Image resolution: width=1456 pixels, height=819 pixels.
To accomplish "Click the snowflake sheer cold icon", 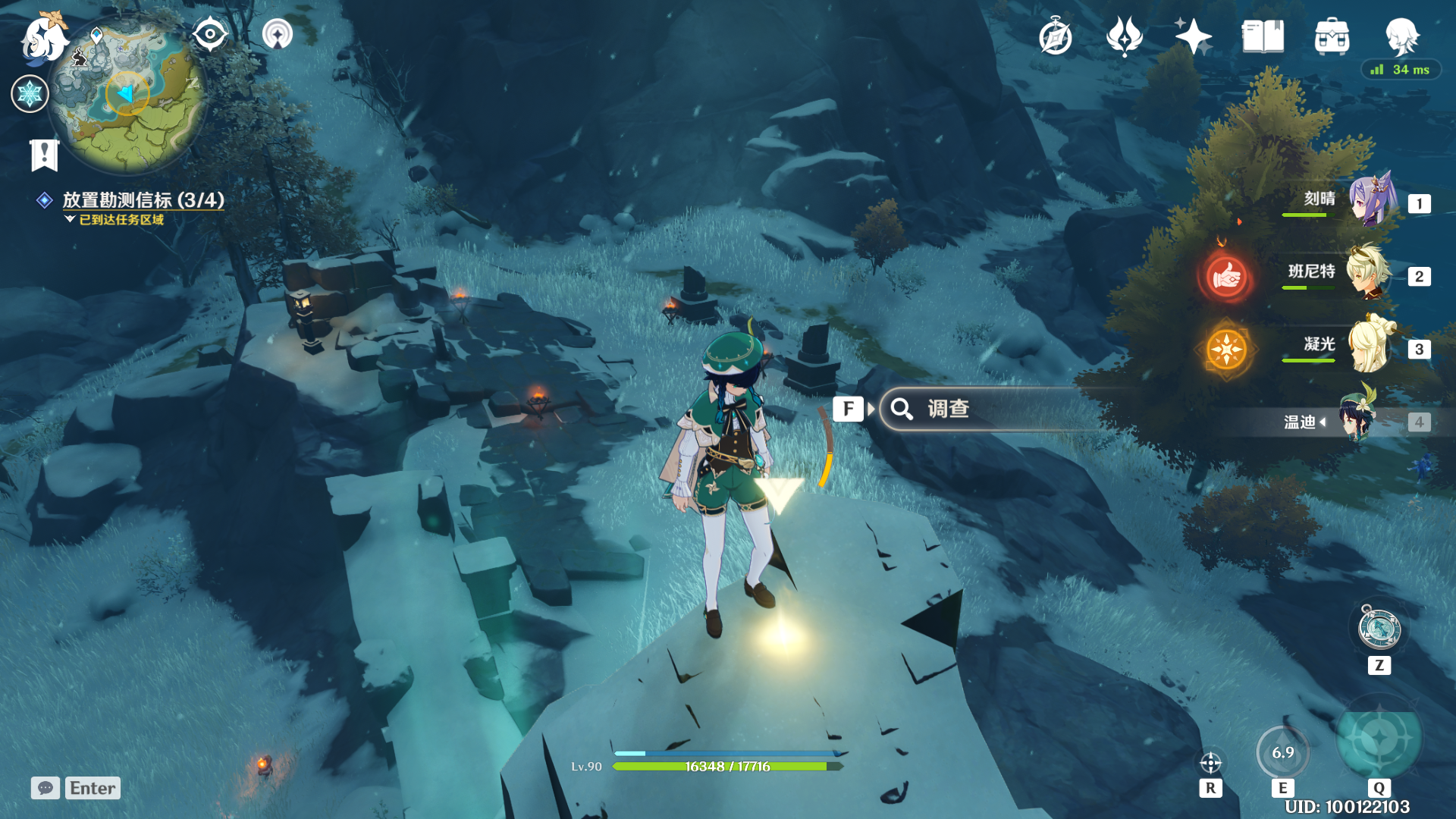I will tap(30, 94).
